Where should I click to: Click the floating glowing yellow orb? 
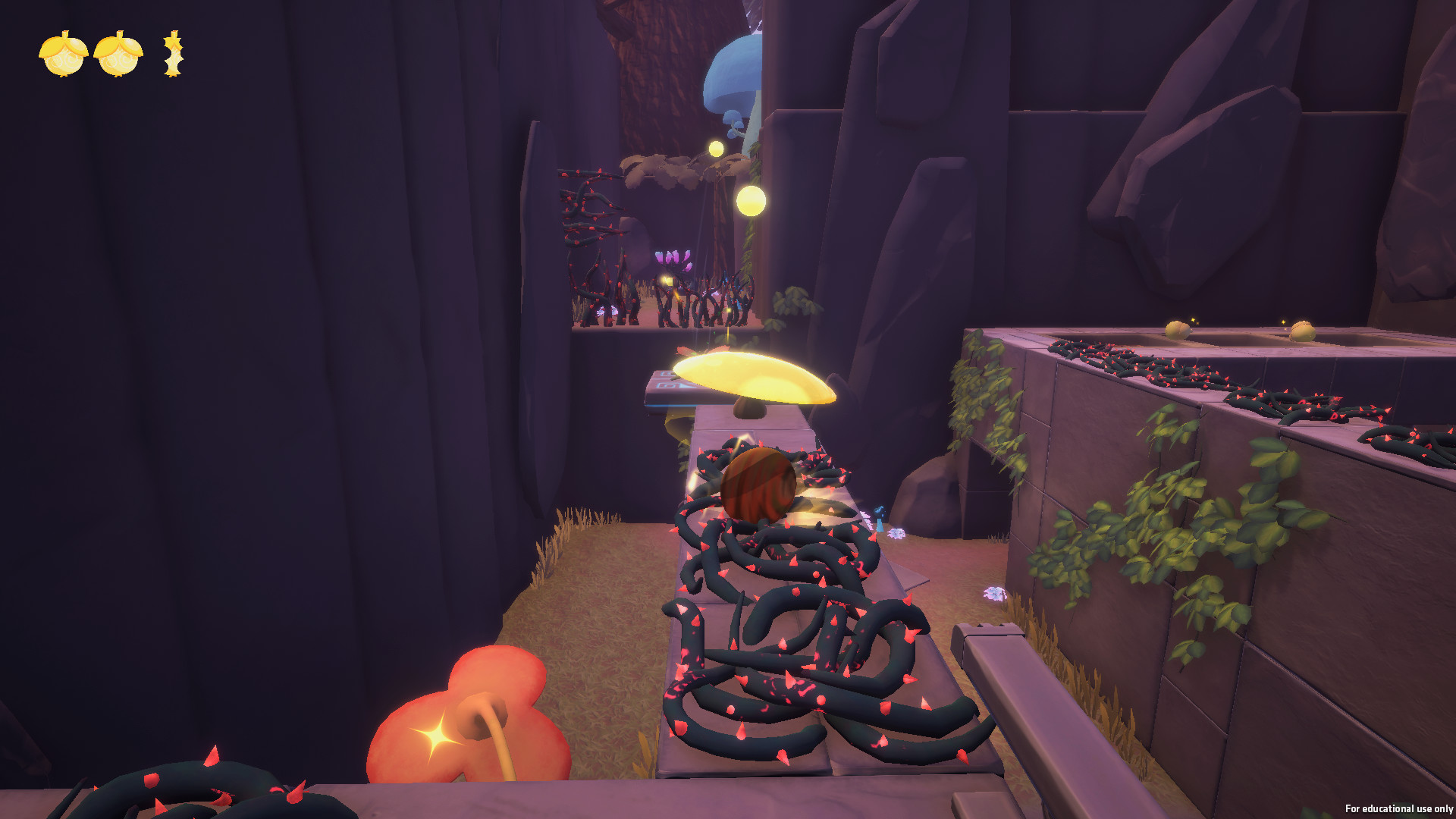click(751, 202)
